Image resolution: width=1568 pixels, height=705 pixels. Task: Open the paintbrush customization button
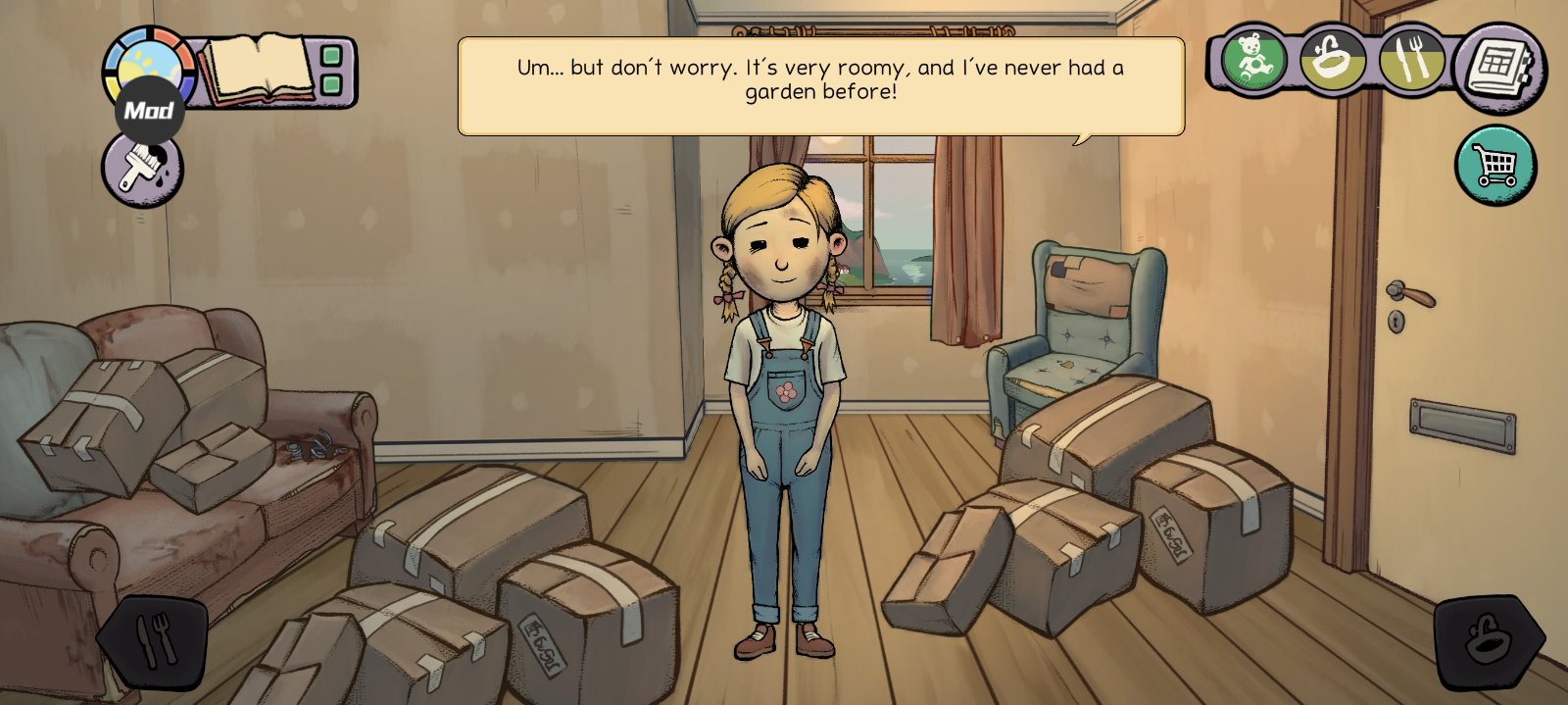142,171
